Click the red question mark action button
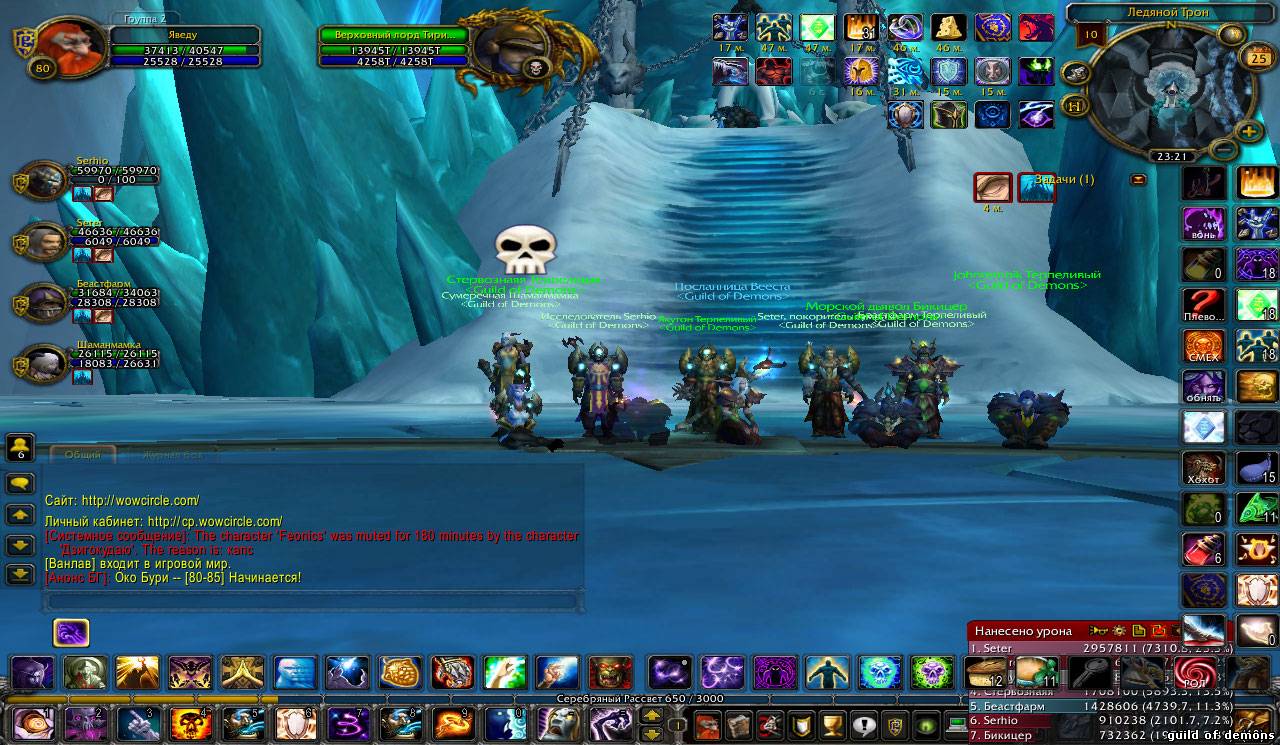The height and width of the screenshot is (745, 1280). (x=1204, y=303)
